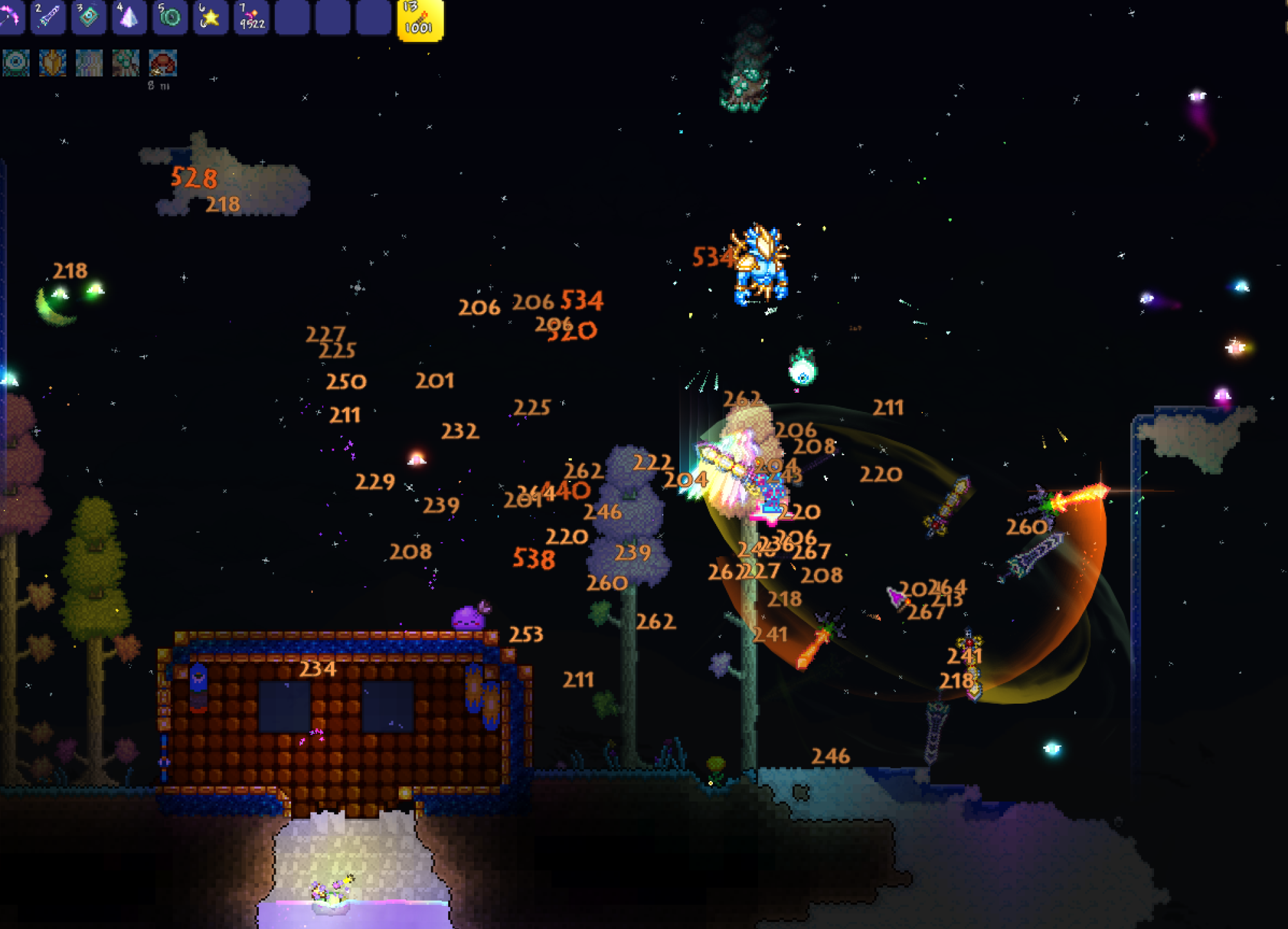Click the green tree buff icon
Image resolution: width=1288 pixels, height=929 pixels.
point(126,63)
